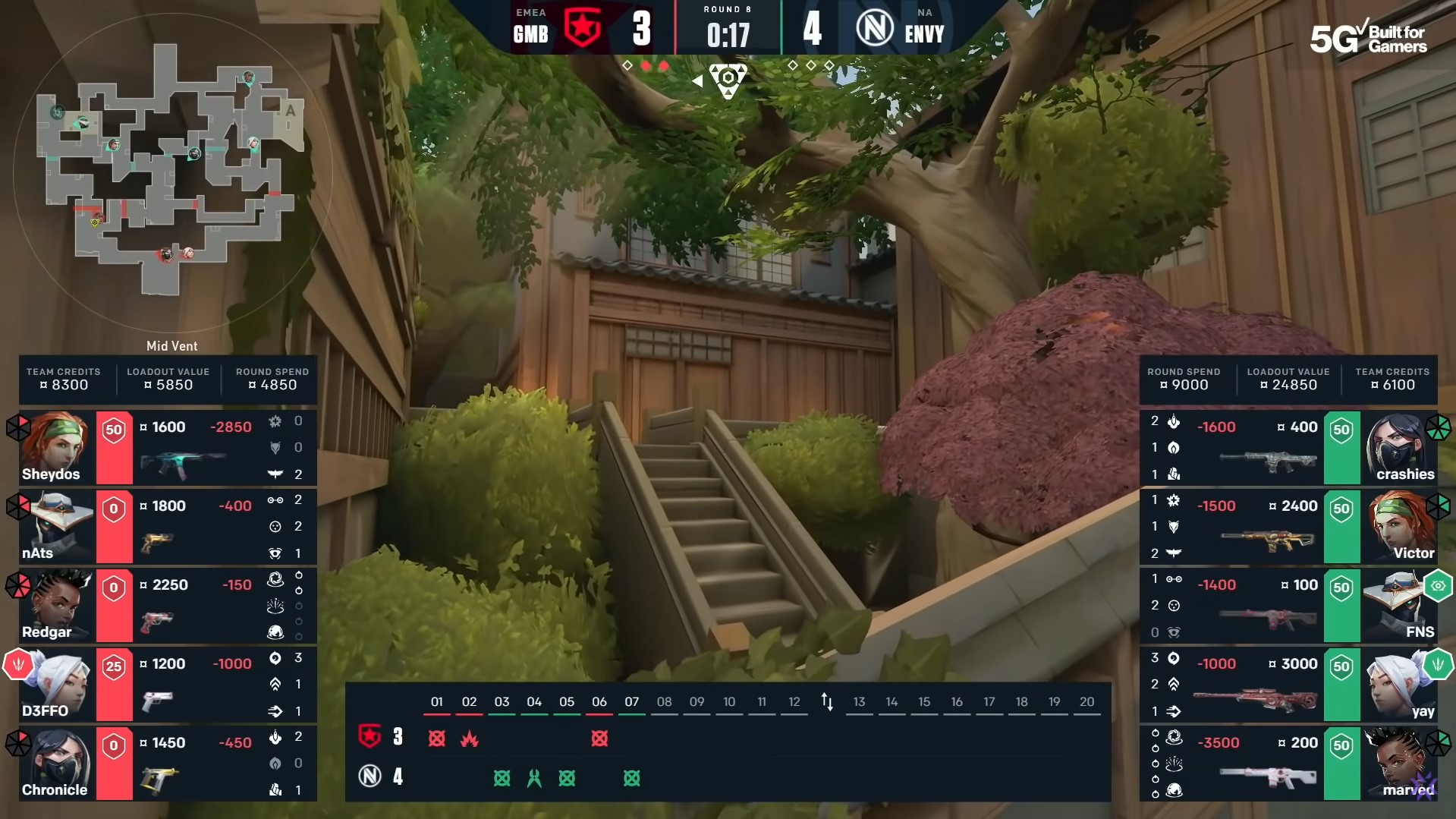Click the flame thrifty icon under round 02
1456x819 pixels.
click(x=471, y=739)
